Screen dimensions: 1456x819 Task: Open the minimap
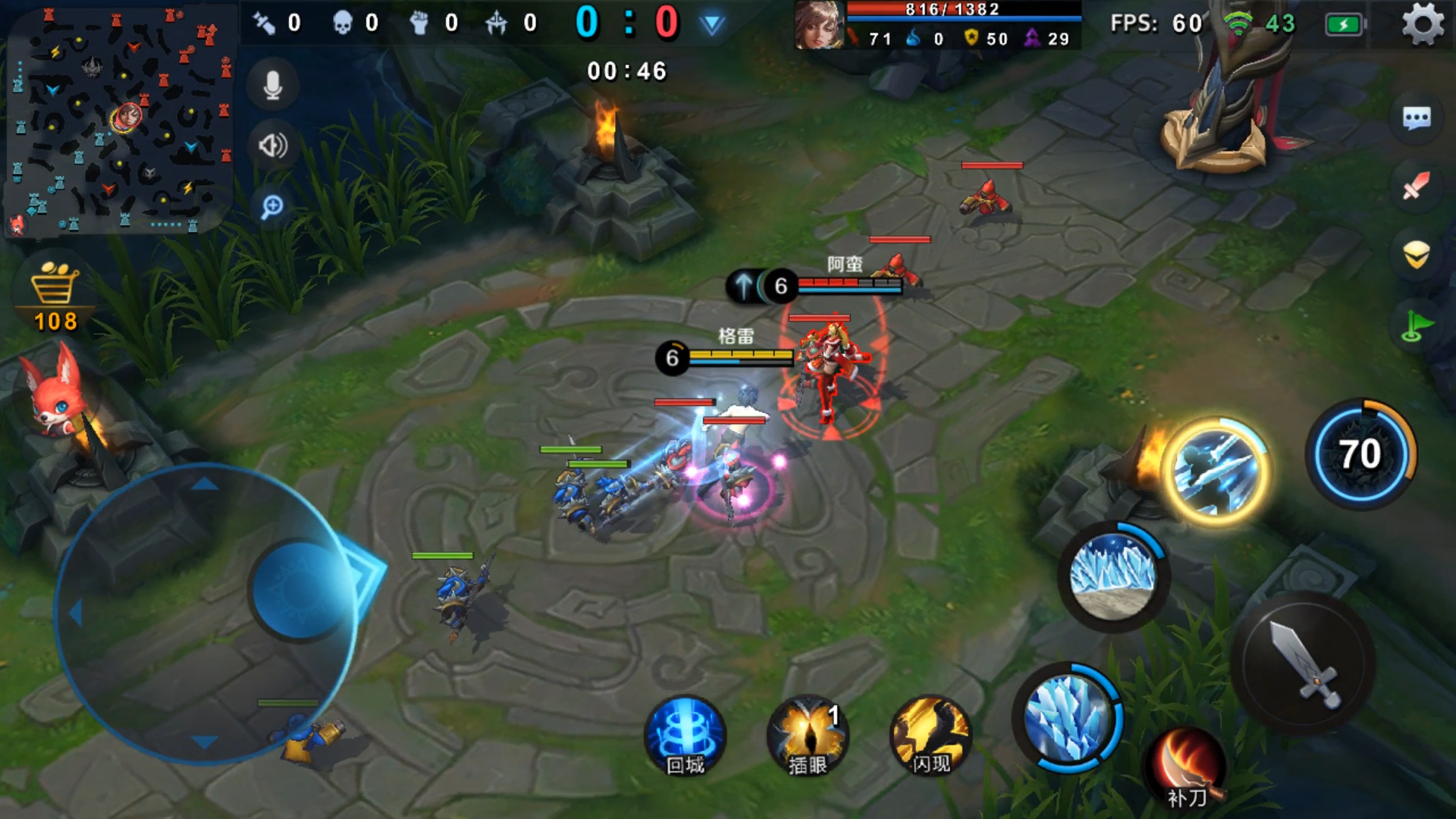pyautogui.click(x=120, y=120)
